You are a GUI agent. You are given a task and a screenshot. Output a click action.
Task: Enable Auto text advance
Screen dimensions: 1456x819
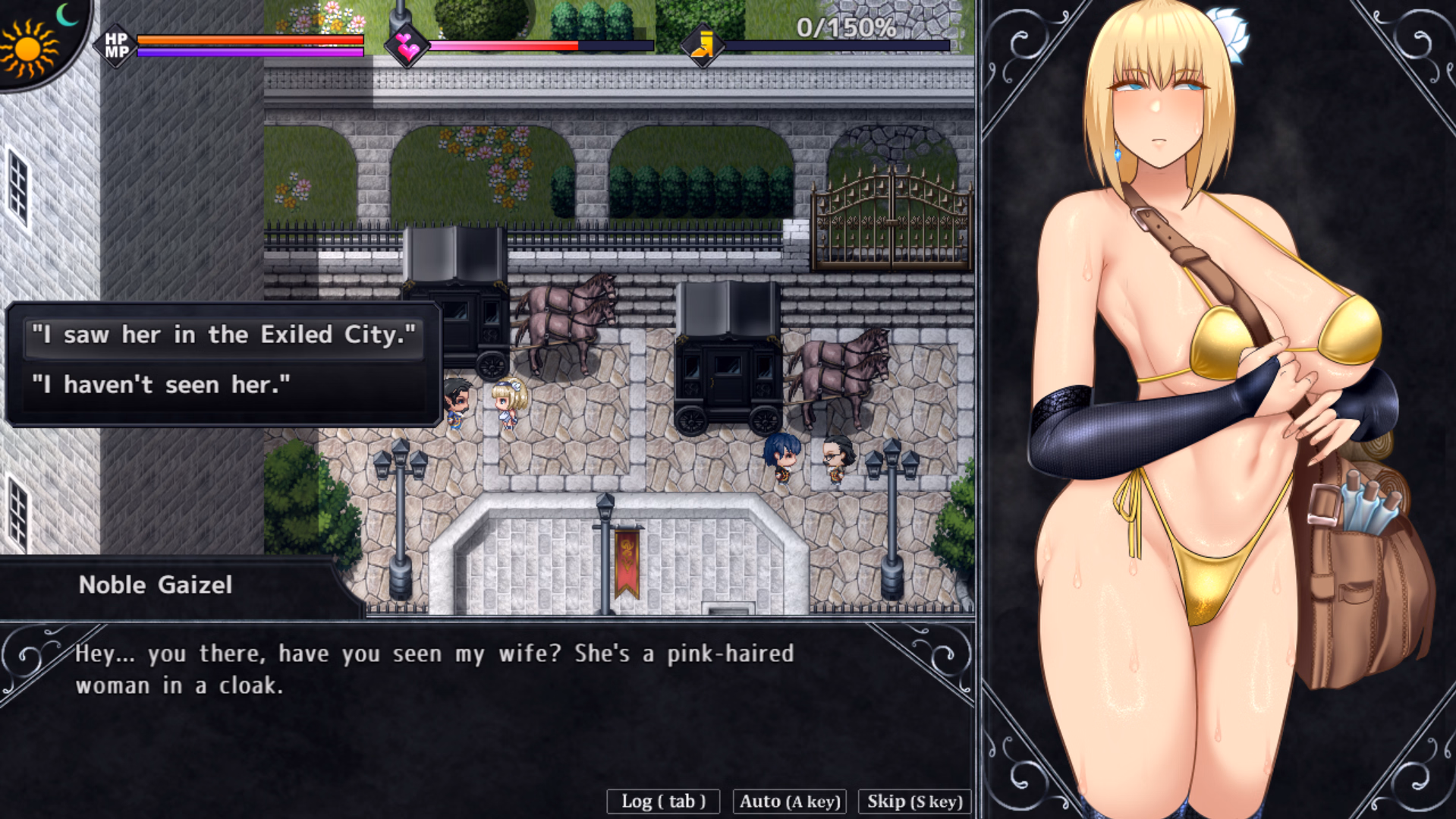pos(789,802)
